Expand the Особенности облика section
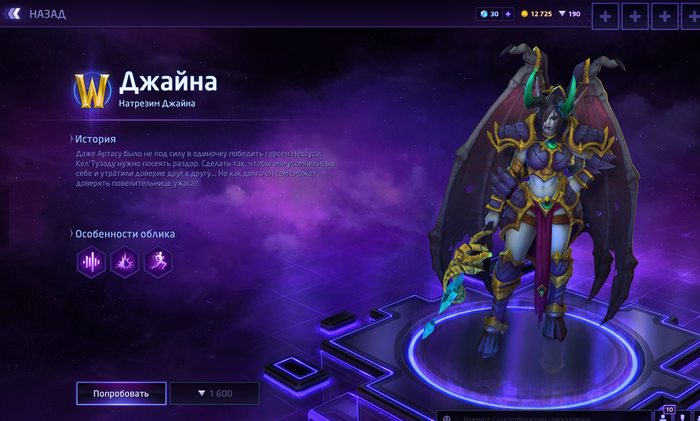This screenshot has height=421, width=700. click(x=124, y=234)
